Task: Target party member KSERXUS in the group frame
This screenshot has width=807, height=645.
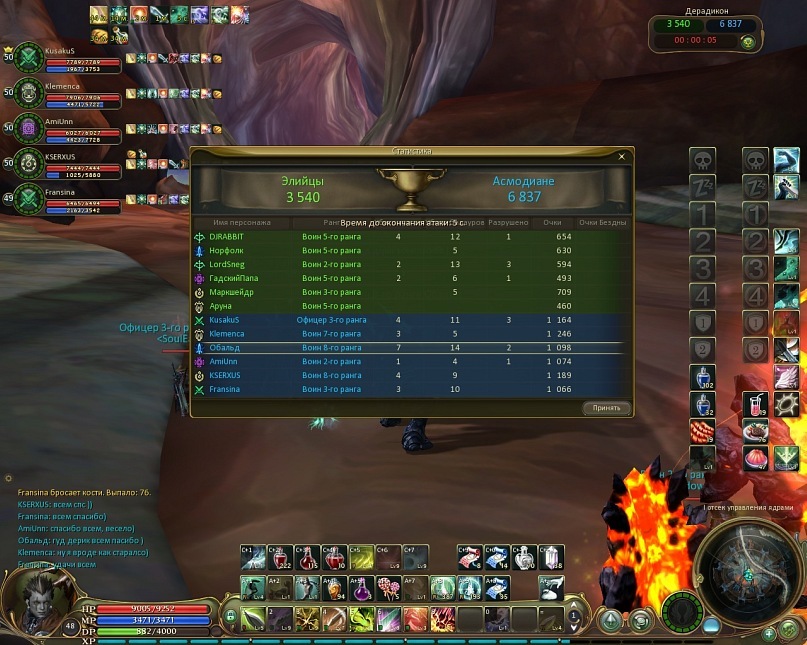Action: [x=60, y=157]
